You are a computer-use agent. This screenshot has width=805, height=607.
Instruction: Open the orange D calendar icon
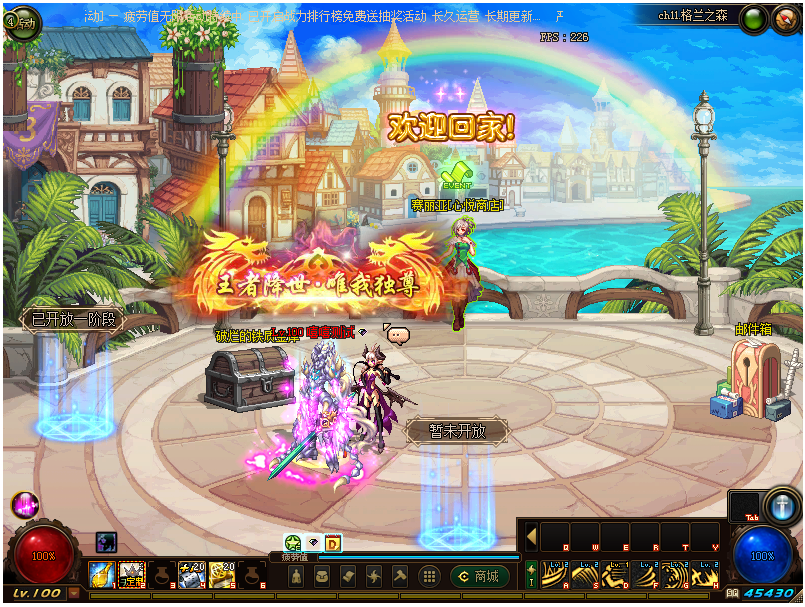[333, 543]
